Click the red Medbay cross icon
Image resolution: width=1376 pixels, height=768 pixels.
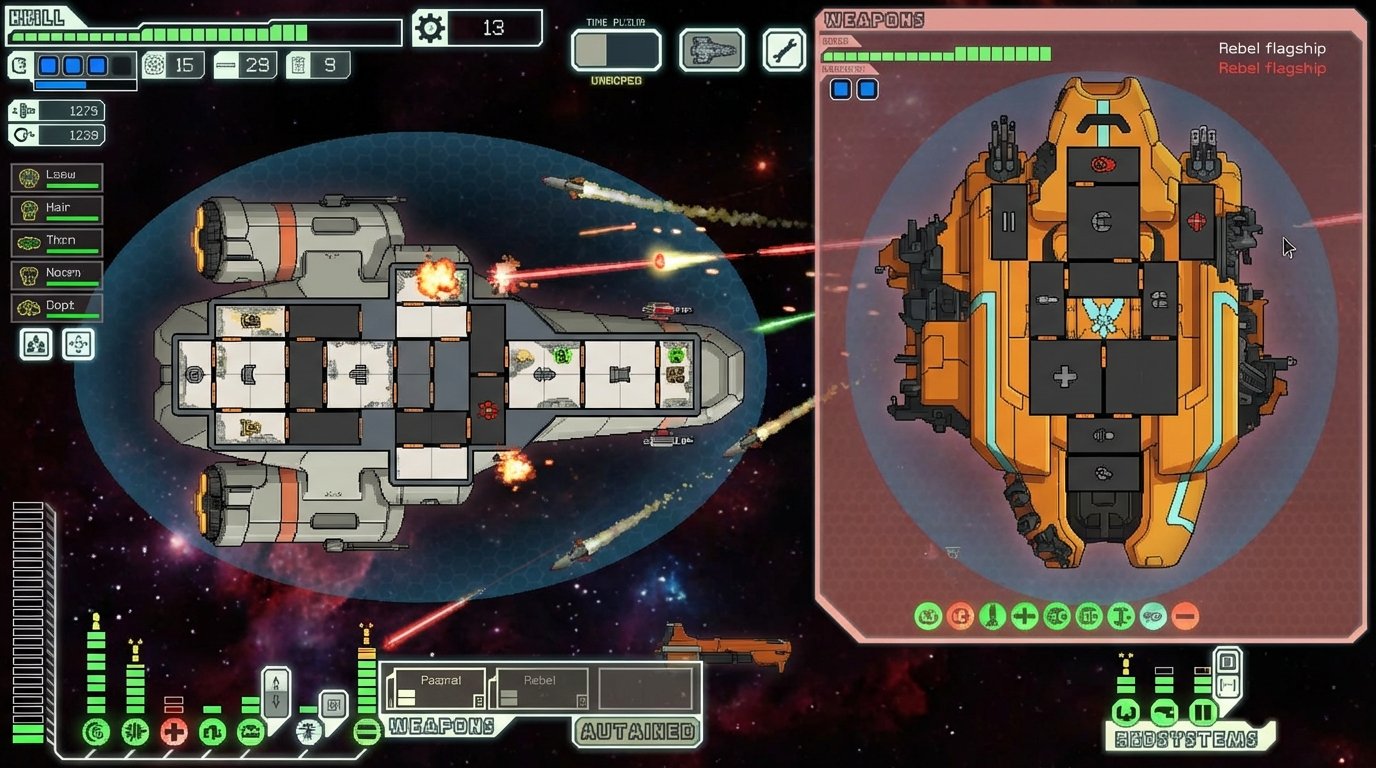coord(175,731)
